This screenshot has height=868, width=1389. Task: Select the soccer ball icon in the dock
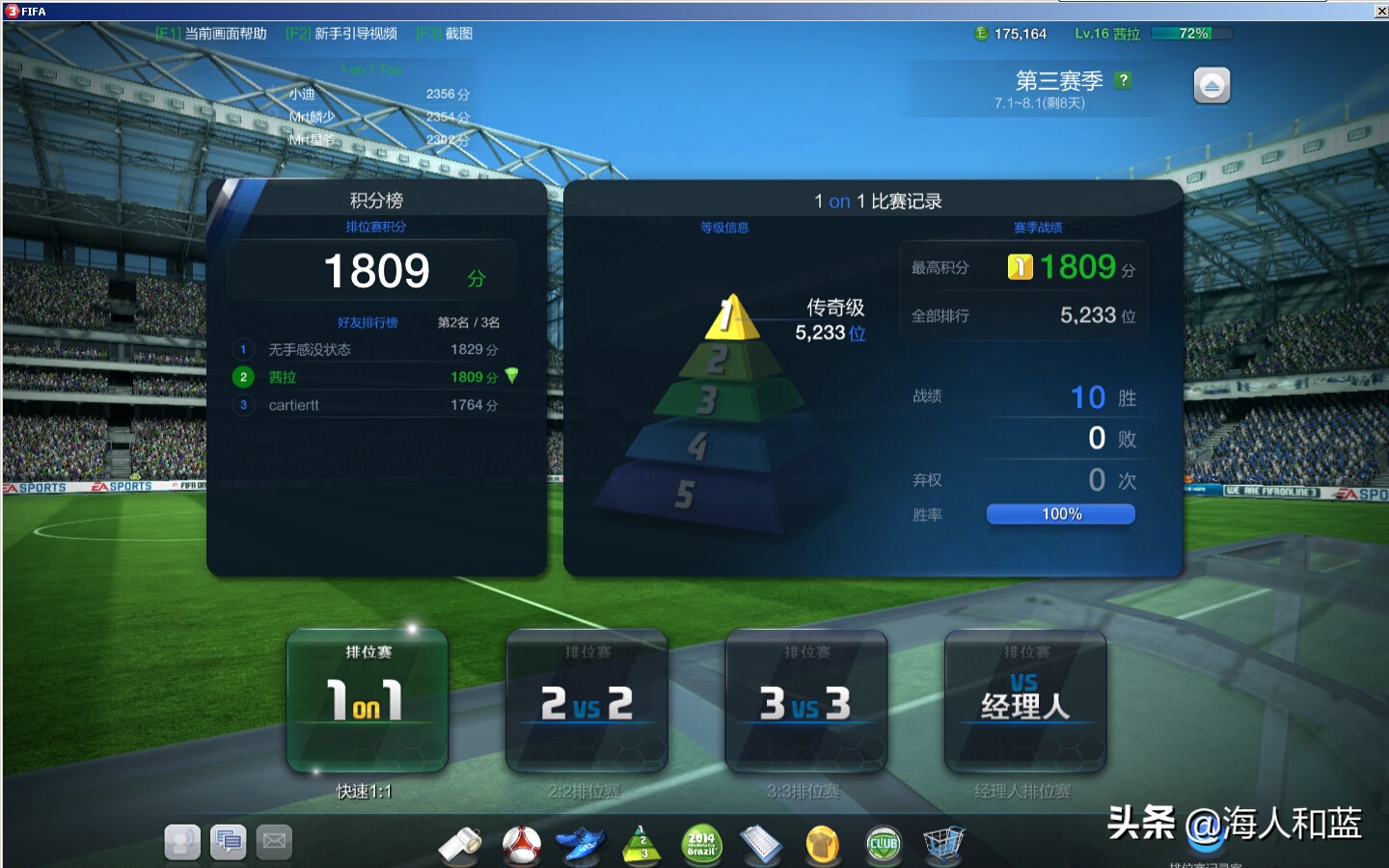coord(521,842)
